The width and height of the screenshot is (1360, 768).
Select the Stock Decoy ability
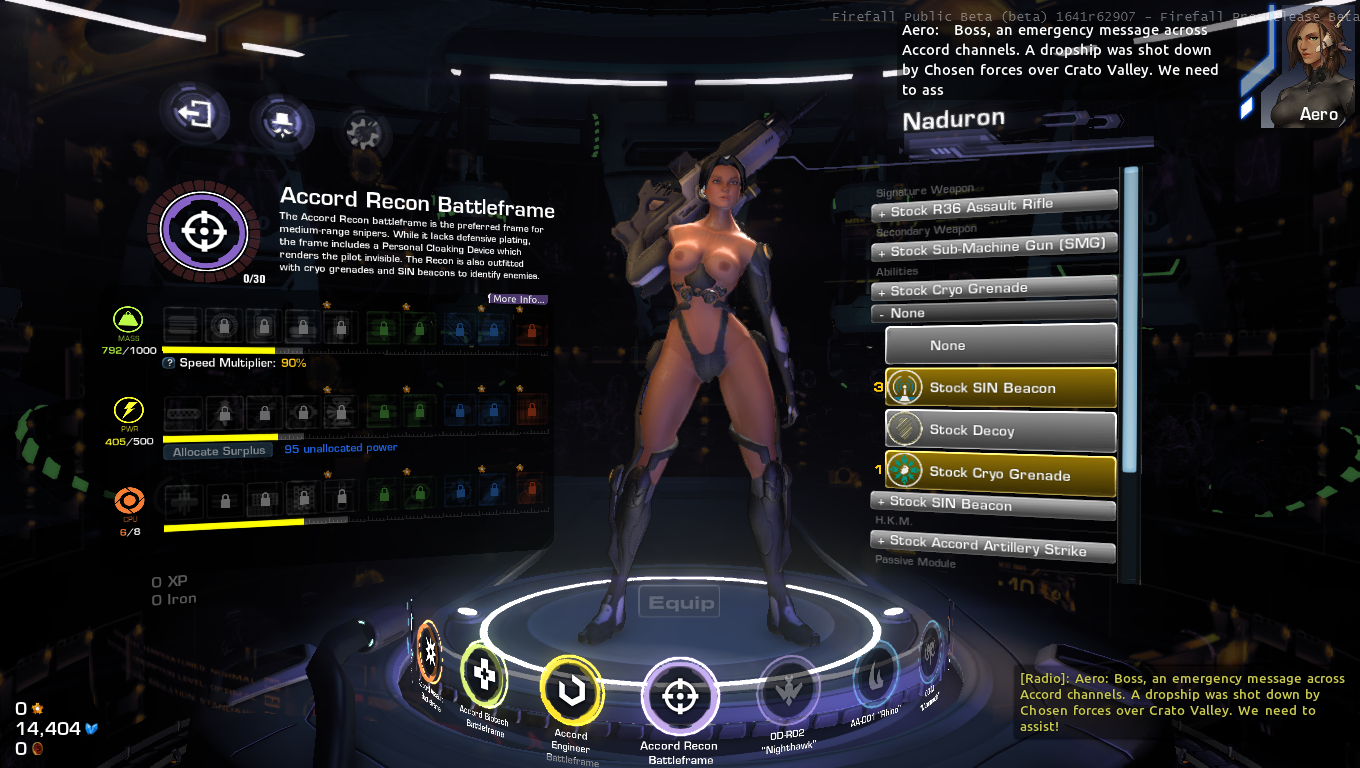(x=1000, y=431)
